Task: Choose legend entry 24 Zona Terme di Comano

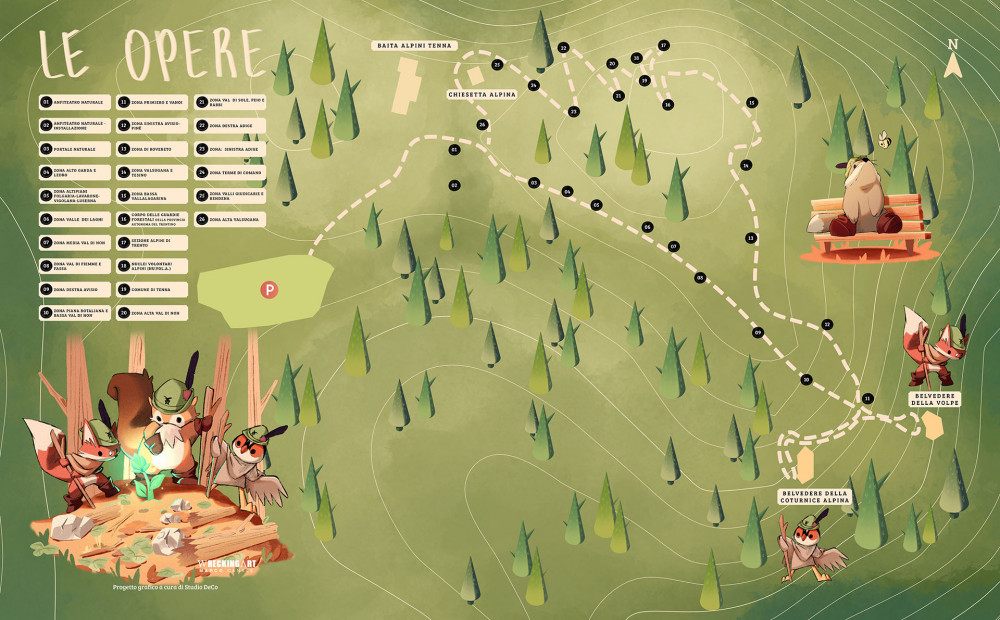Action: click(x=230, y=172)
